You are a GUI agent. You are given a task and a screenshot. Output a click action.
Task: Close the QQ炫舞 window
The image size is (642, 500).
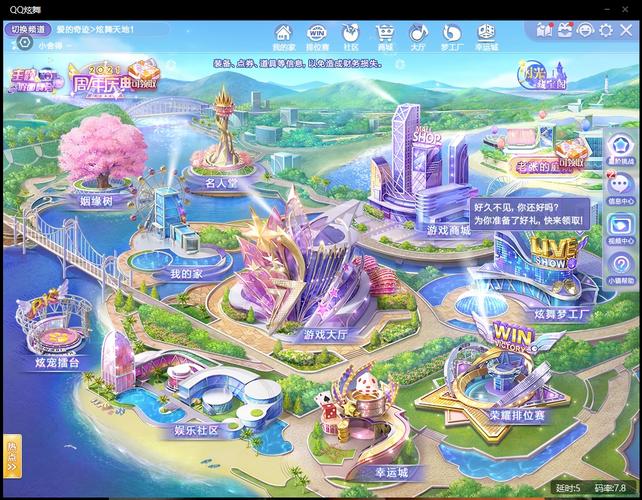626,30
